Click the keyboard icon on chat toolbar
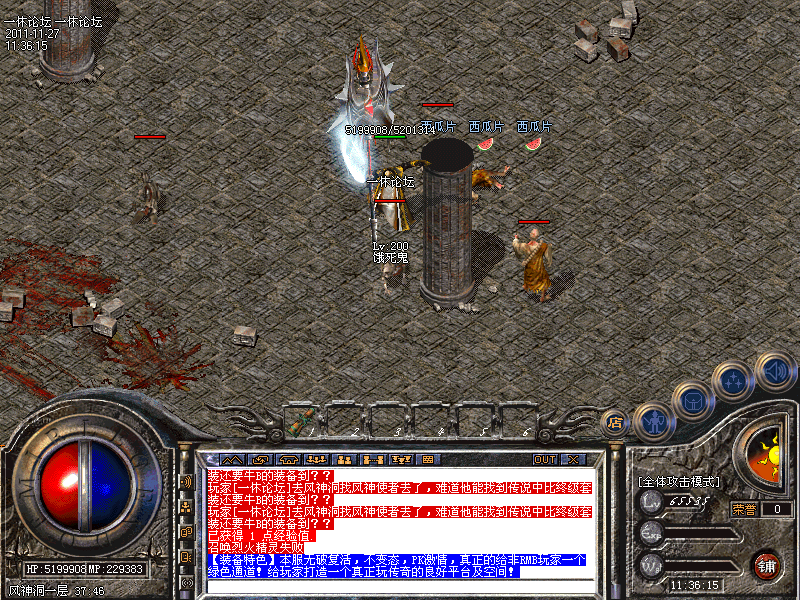 click(428, 460)
